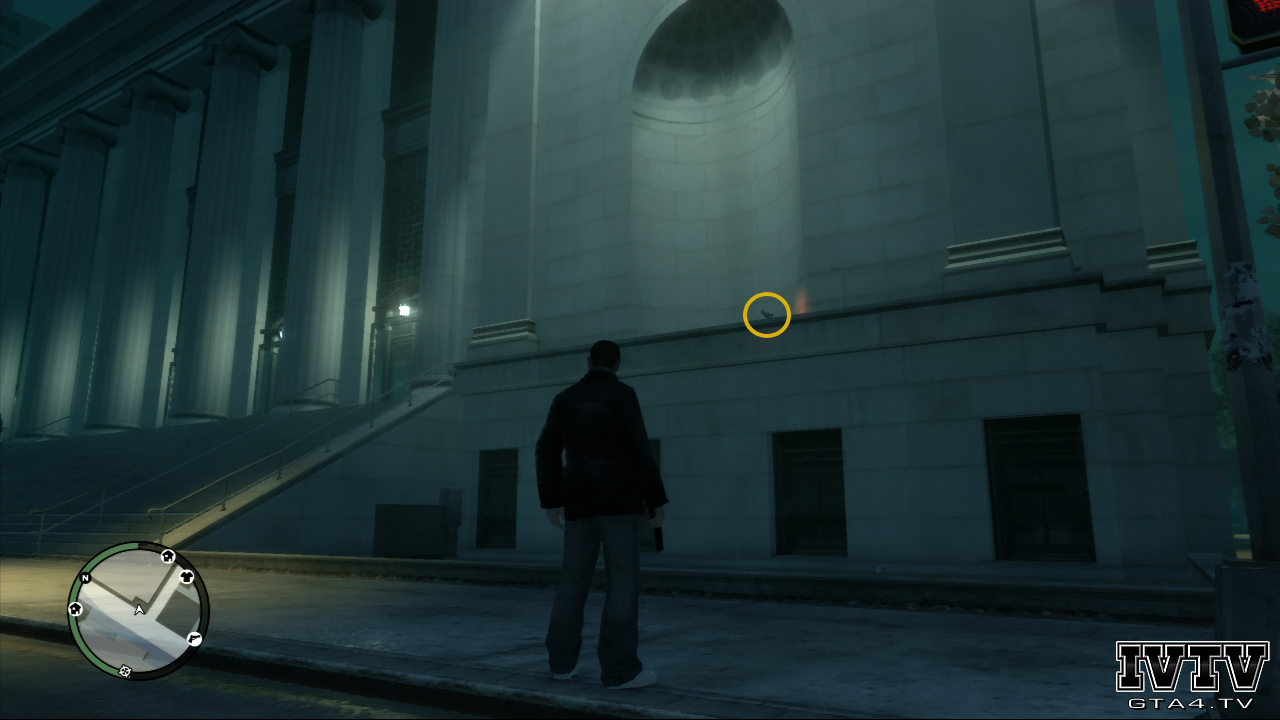This screenshot has height=720, width=1280.
Task: Click the crosshair target blip on radar
Action: 125,670
